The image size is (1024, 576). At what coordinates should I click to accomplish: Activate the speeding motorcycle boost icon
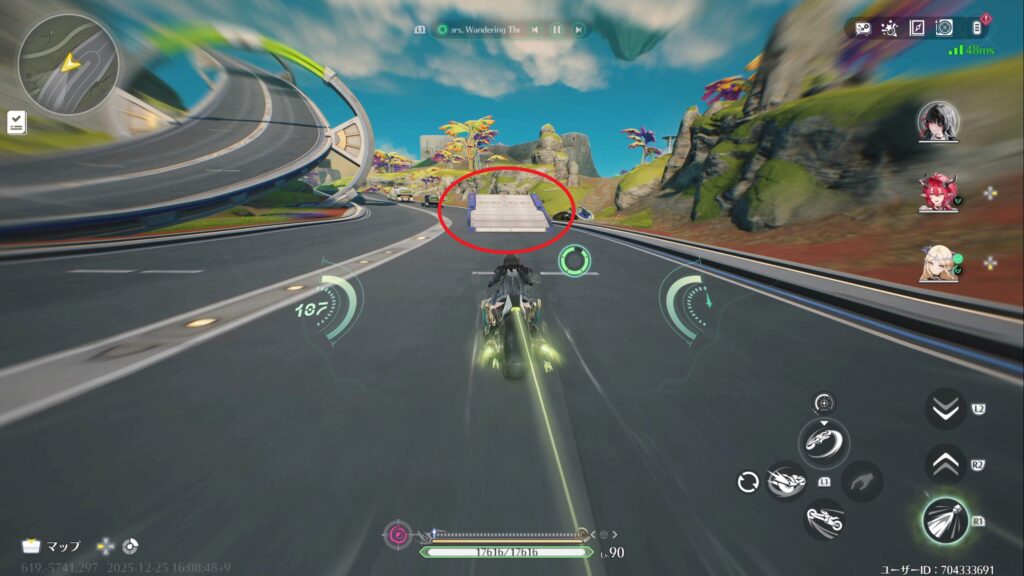787,482
